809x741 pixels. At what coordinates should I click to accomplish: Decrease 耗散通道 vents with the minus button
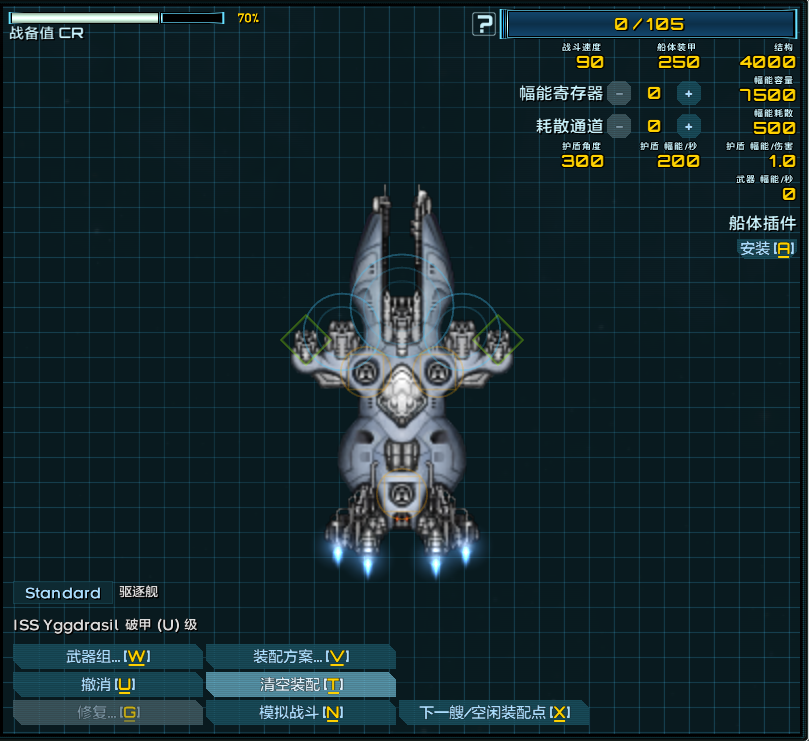[620, 126]
